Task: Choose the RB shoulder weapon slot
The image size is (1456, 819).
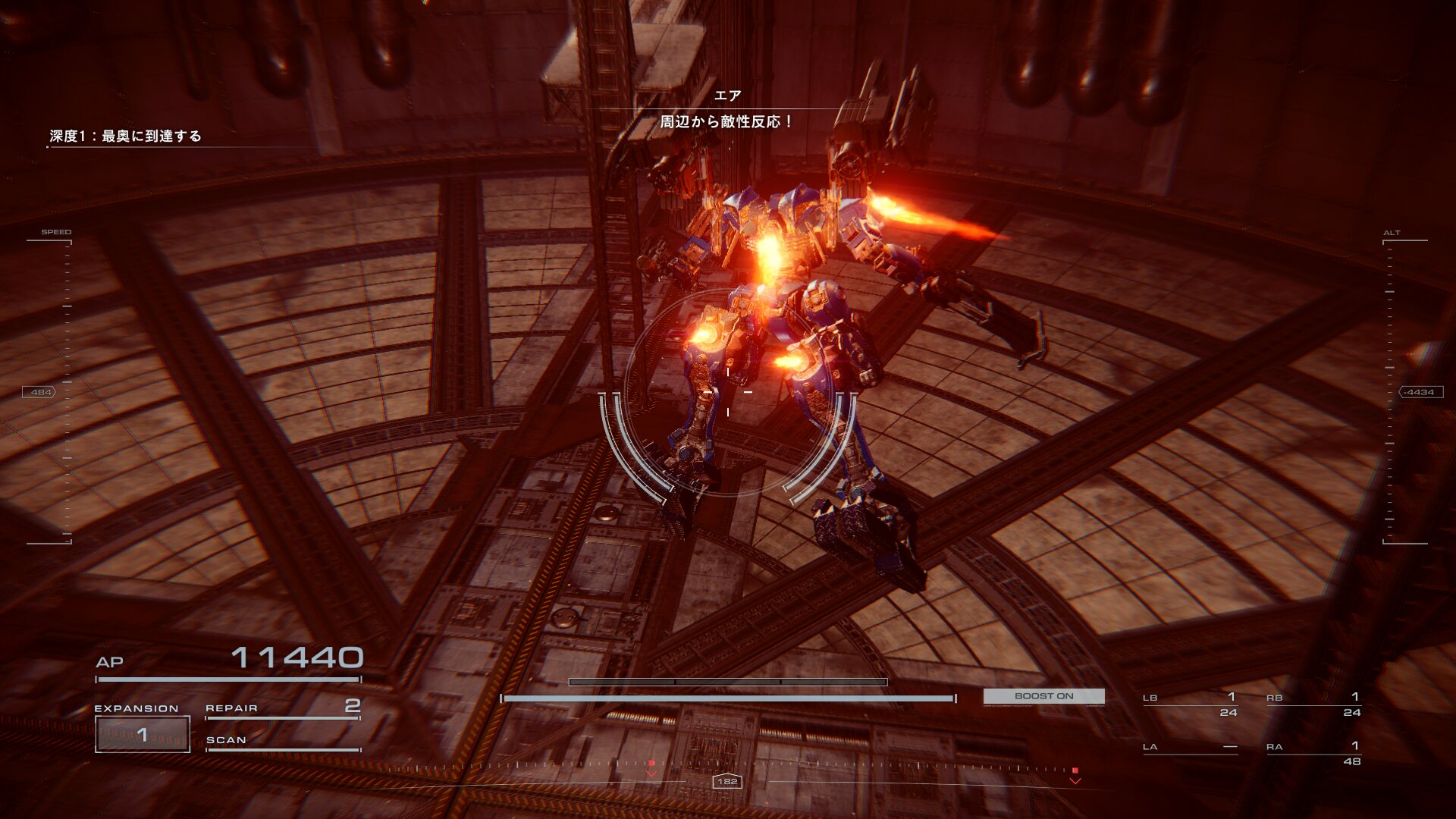Action: pyautogui.click(x=1313, y=704)
